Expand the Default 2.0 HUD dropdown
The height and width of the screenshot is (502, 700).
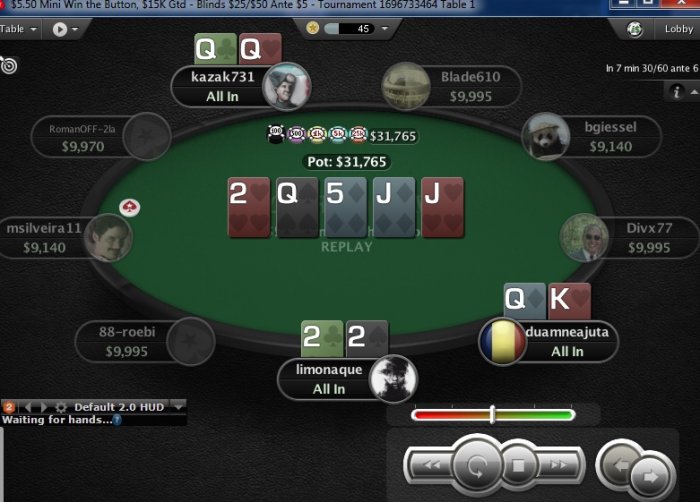coord(179,407)
